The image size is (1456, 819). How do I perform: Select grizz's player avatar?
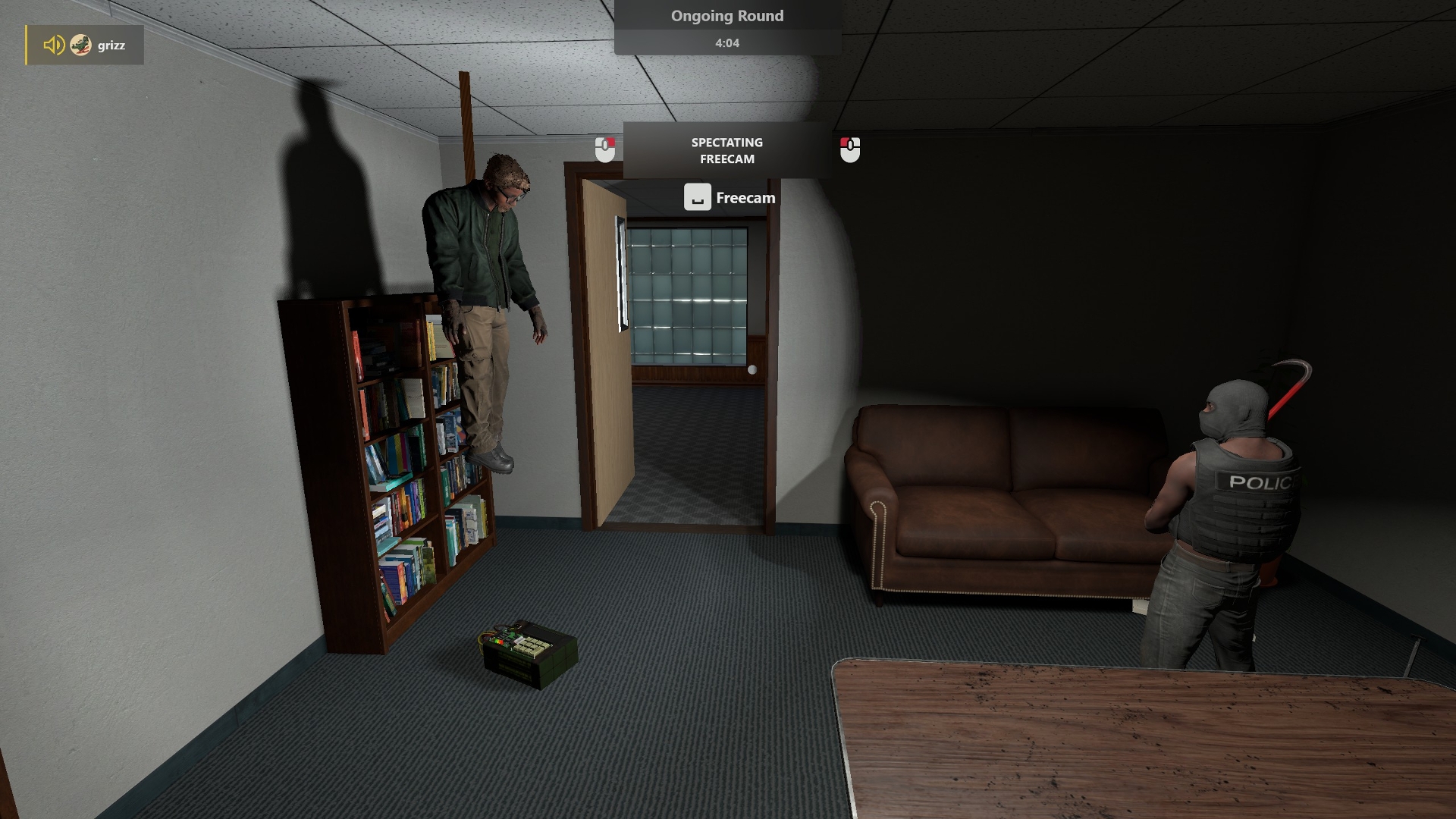(80, 45)
